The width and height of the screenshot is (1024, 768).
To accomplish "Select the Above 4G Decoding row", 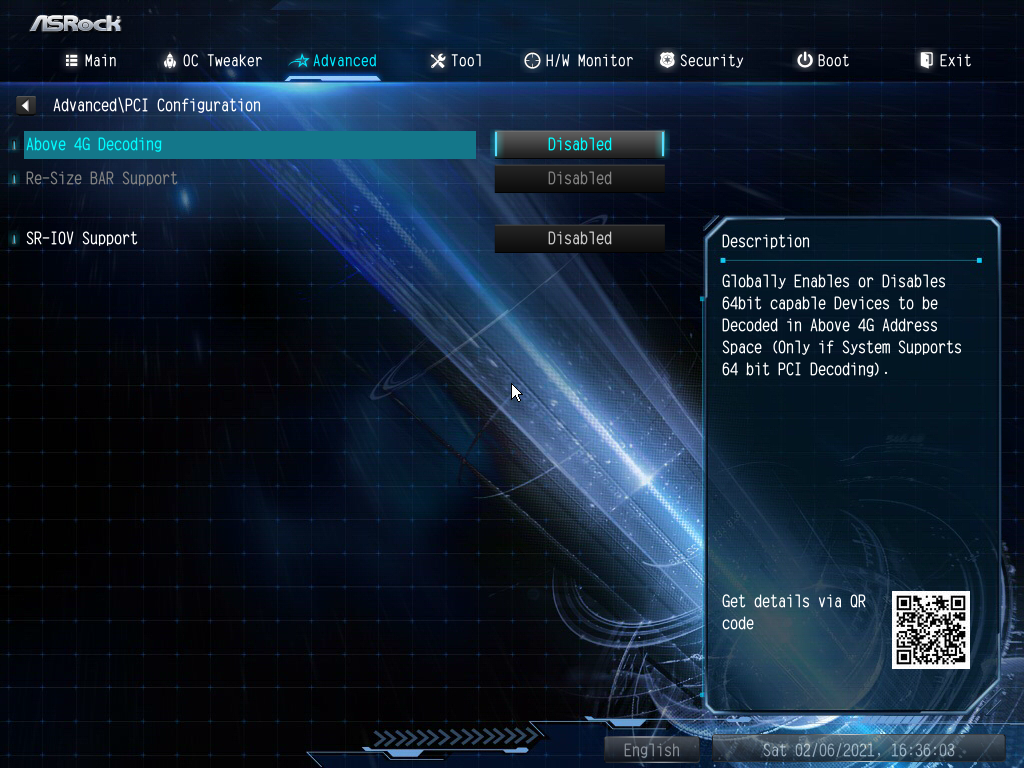I will (250, 145).
